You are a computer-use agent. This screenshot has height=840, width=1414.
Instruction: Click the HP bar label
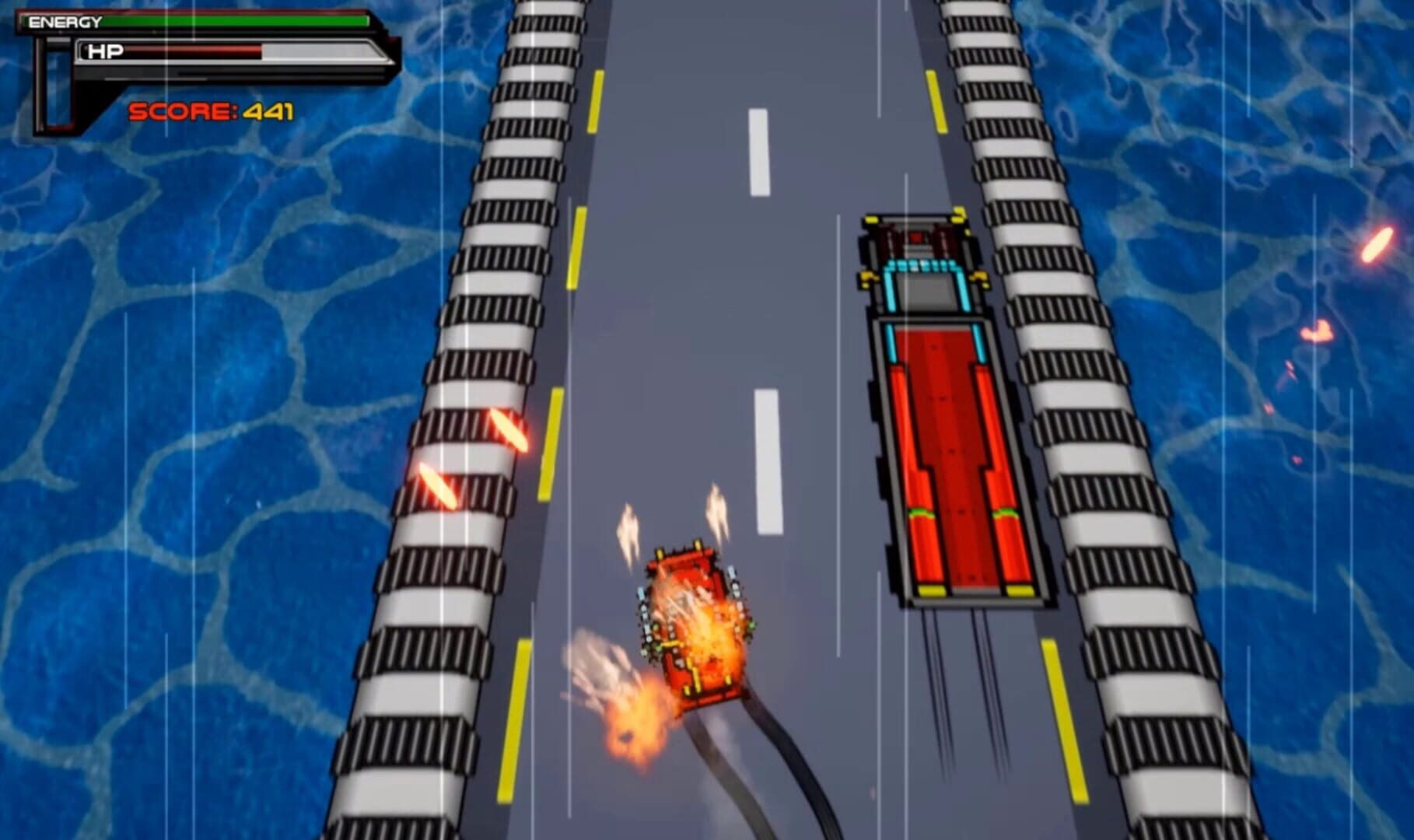[x=105, y=51]
